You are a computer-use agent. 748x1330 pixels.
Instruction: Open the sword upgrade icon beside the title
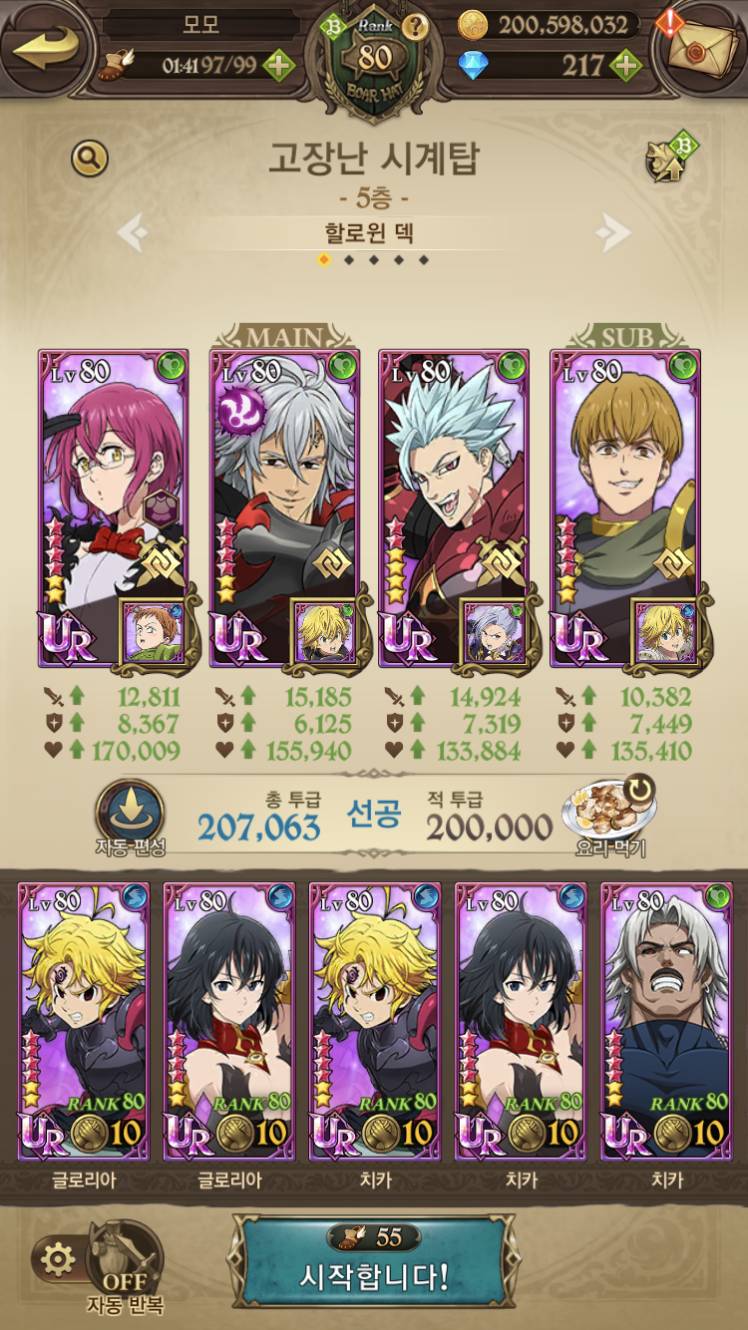click(669, 158)
